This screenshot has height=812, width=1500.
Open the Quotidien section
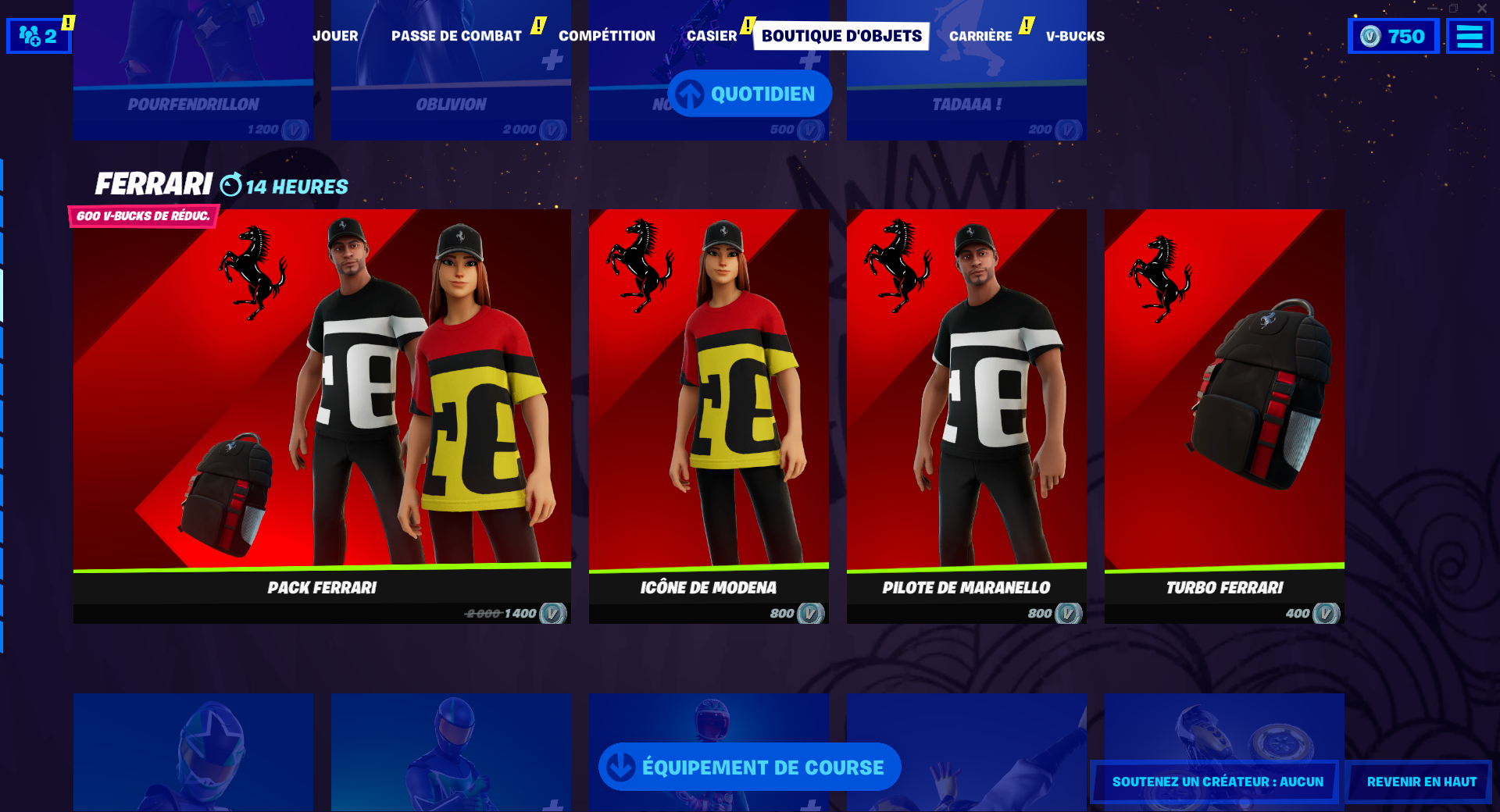click(x=750, y=93)
